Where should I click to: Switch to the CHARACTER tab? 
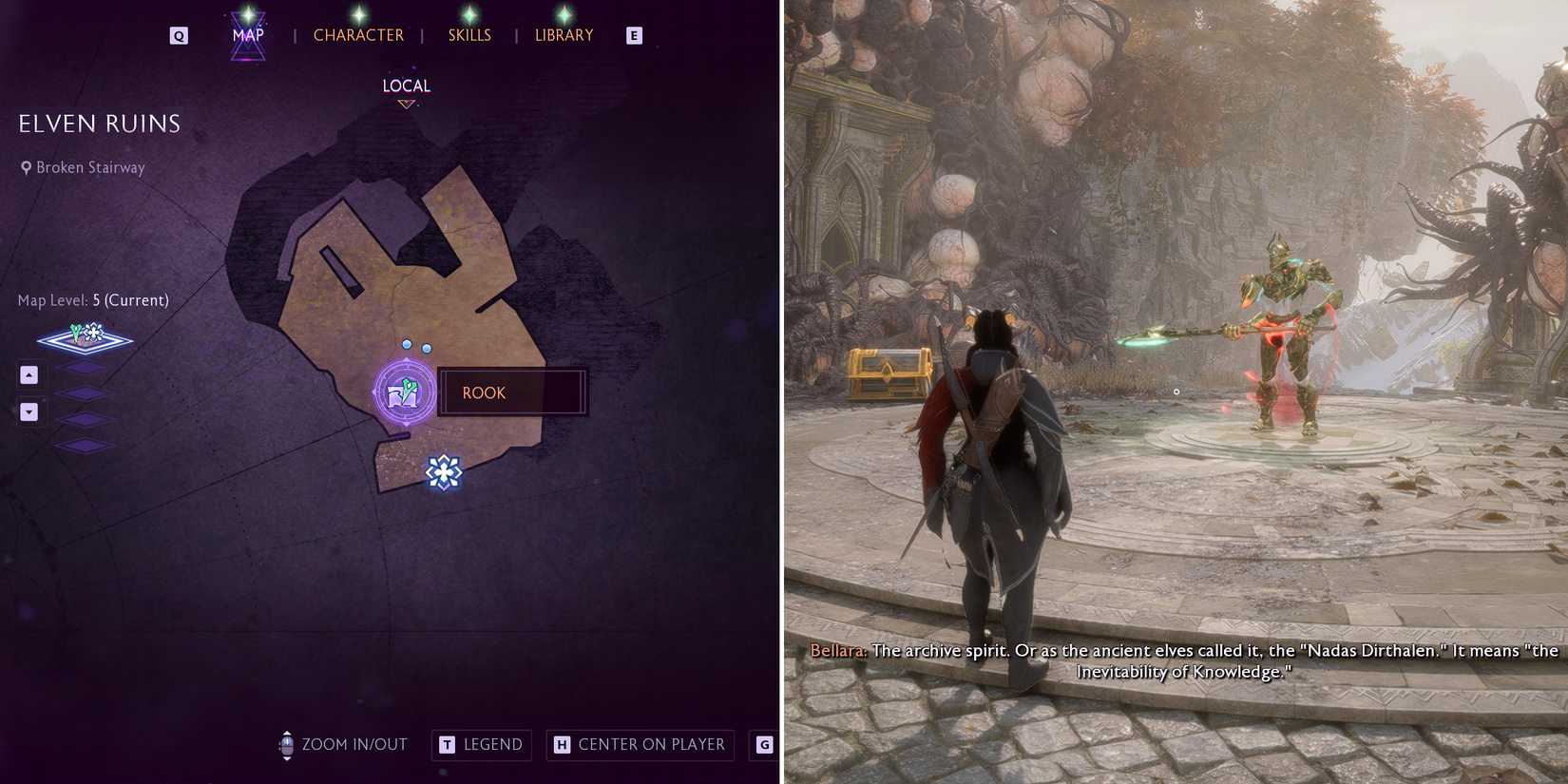(358, 34)
